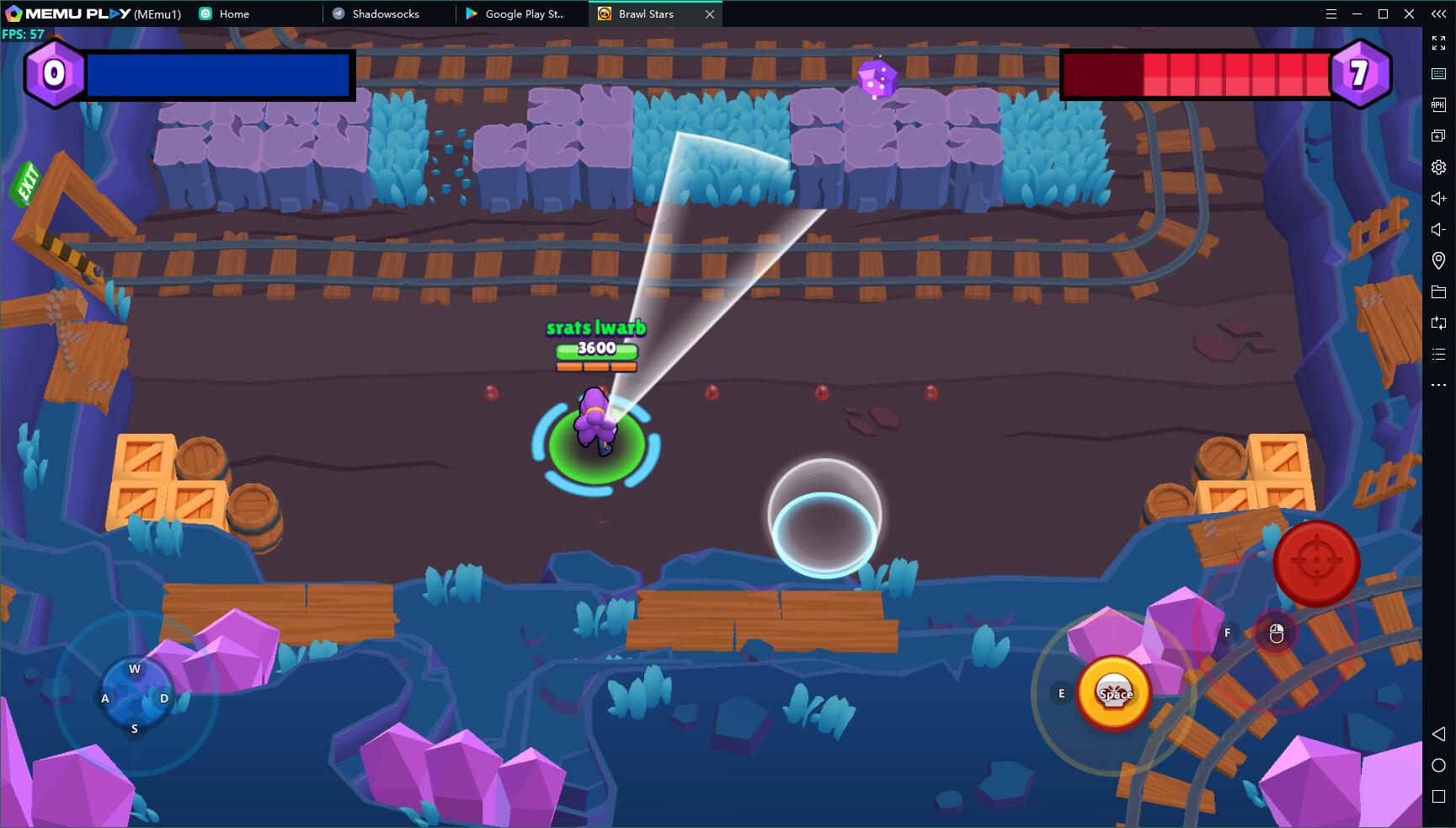Click the blue movement joystick
The height and width of the screenshot is (828, 1456).
click(x=135, y=697)
